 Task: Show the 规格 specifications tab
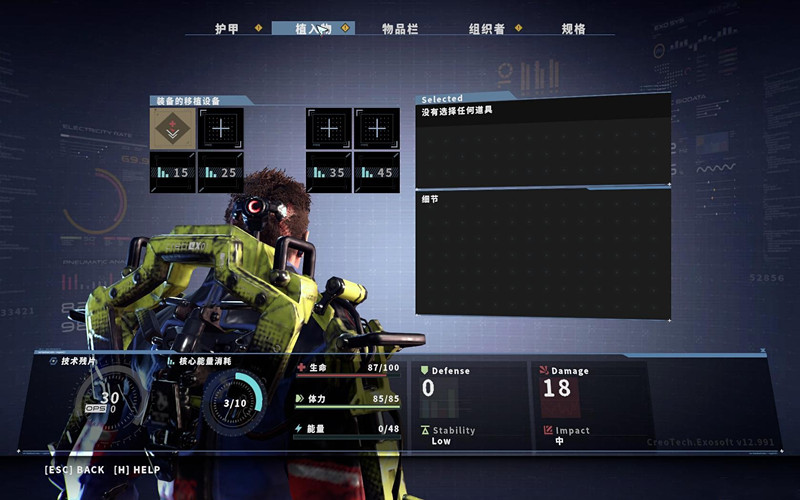[573, 29]
